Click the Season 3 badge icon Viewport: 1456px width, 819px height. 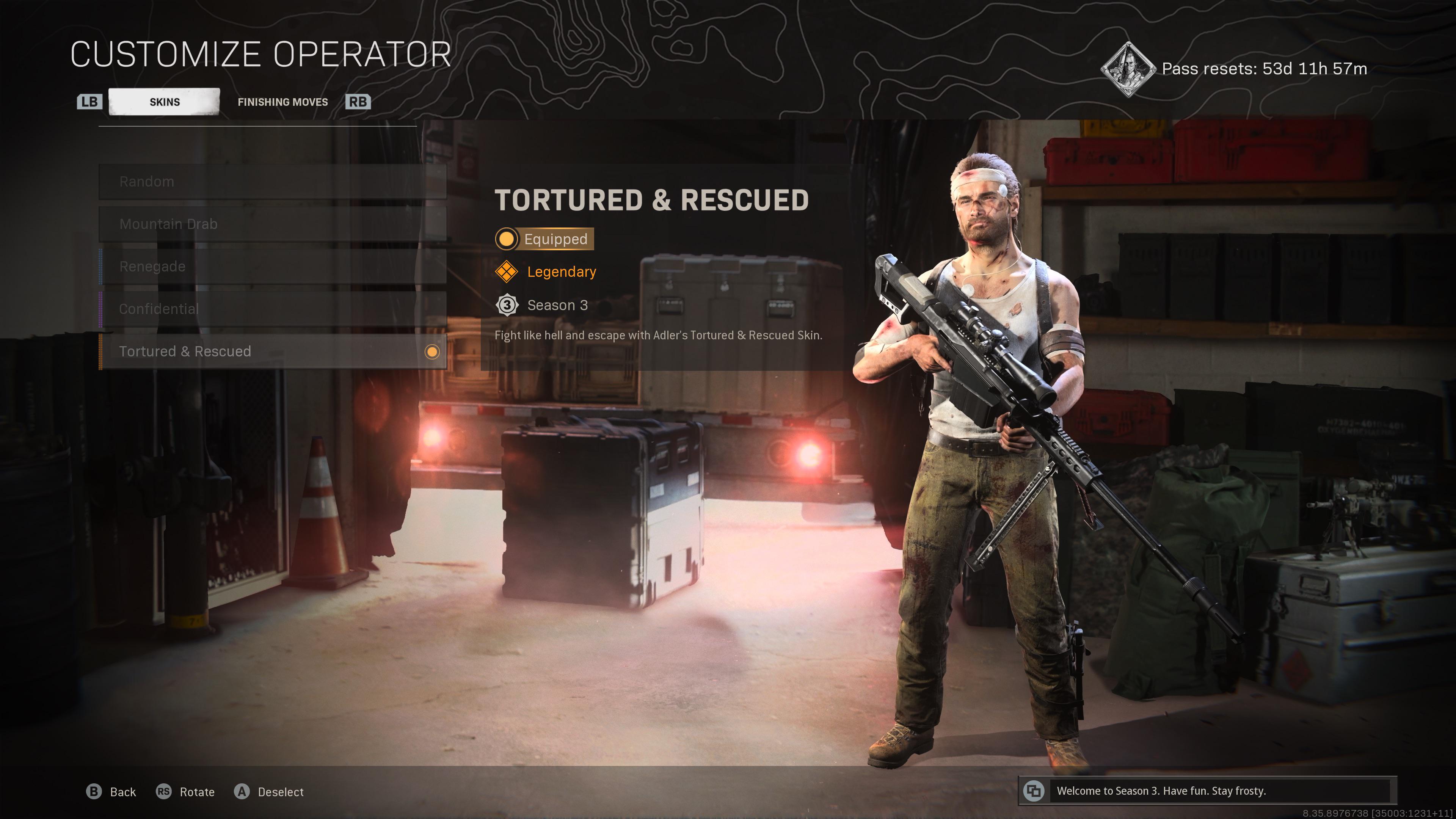[507, 305]
